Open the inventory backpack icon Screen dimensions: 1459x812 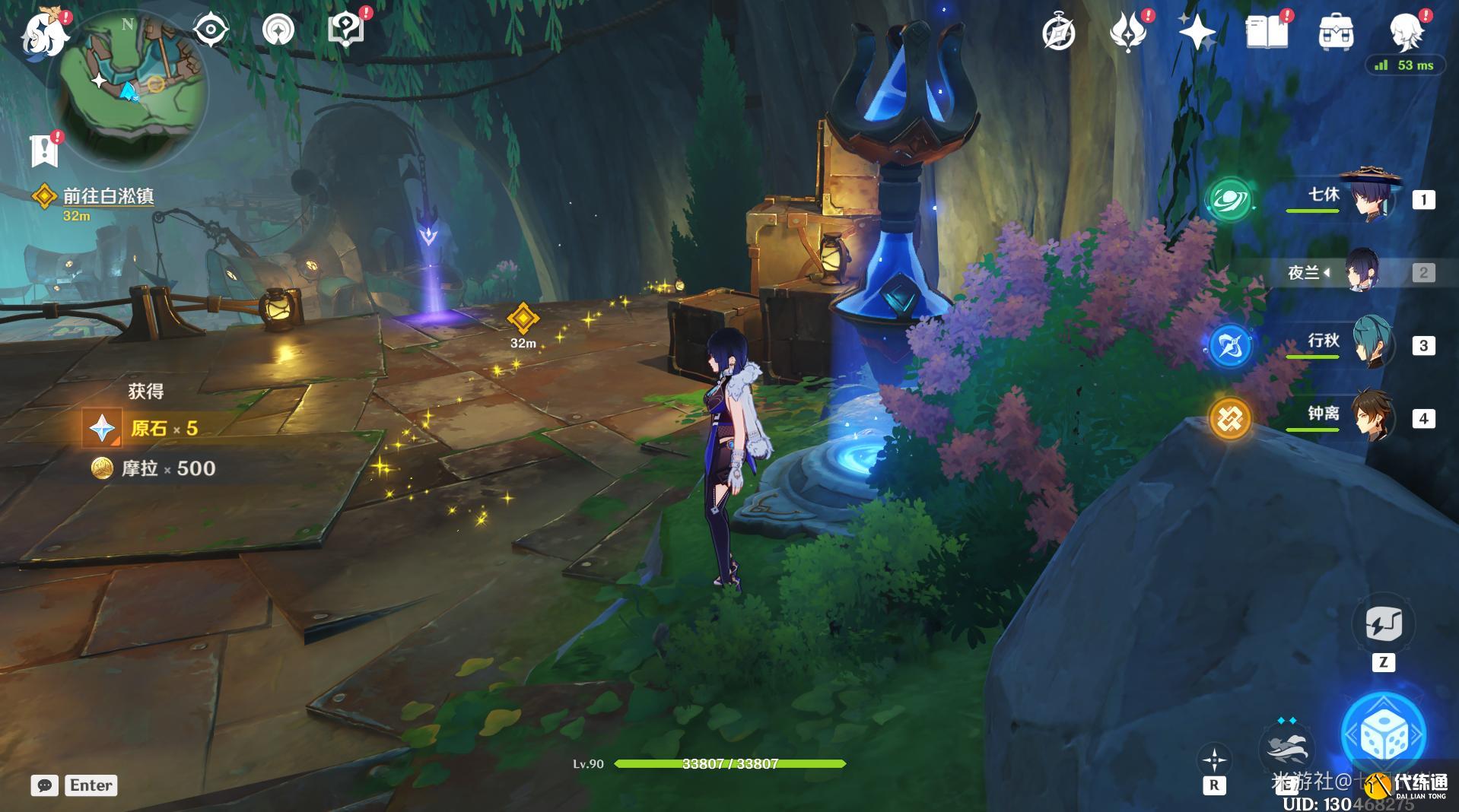tap(1335, 33)
